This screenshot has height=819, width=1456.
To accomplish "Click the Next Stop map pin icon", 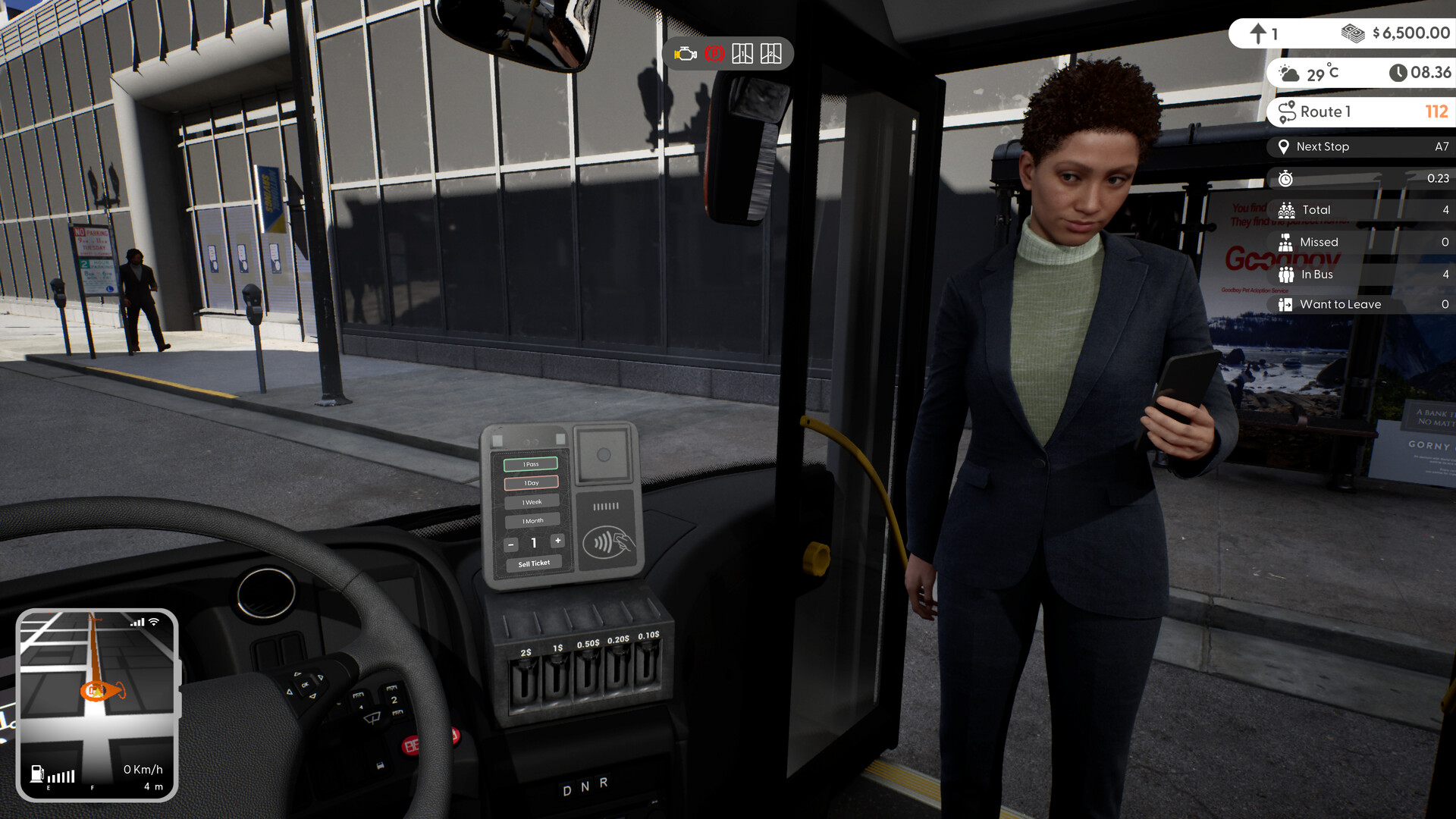I will tap(1283, 146).
